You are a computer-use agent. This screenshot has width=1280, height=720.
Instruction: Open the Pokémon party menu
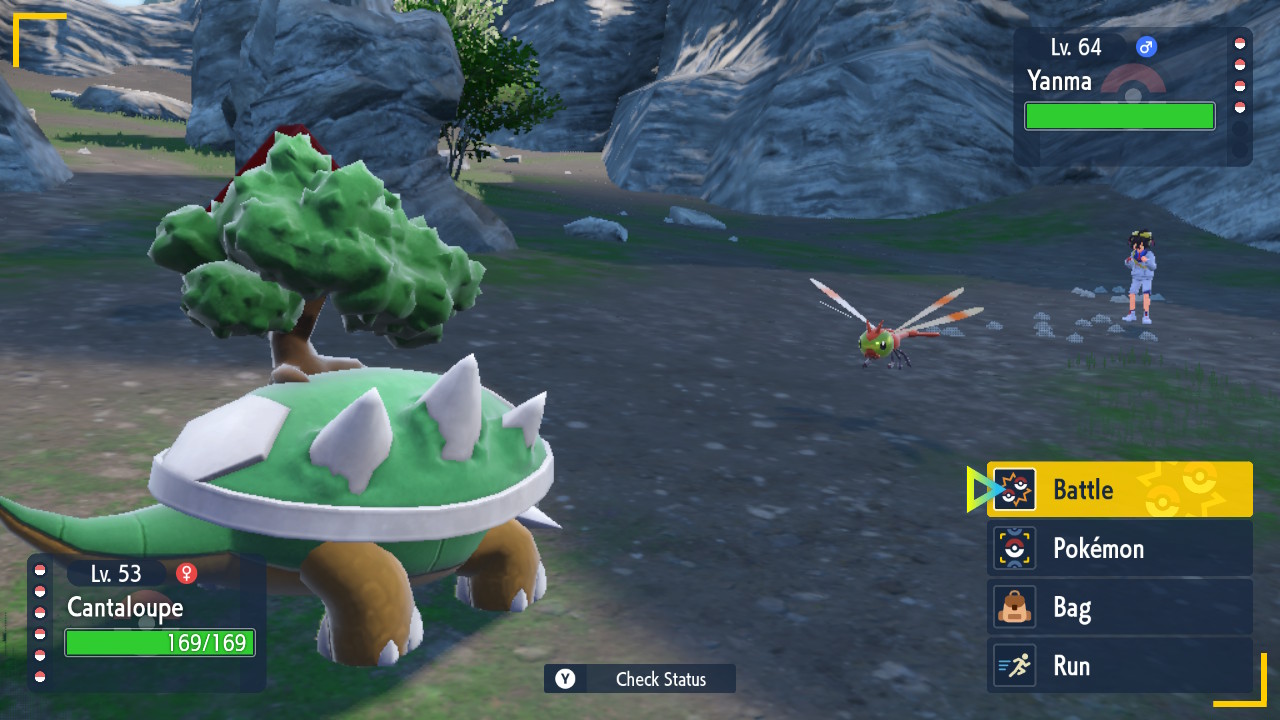(1119, 548)
